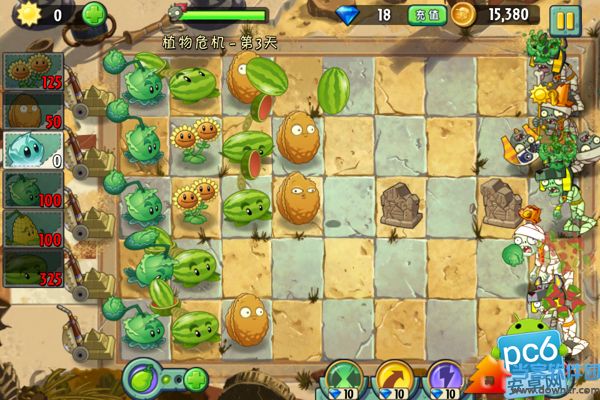The image size is (600, 400).
Task: Select the Twin Sunflower seed packet
Action: (31, 70)
